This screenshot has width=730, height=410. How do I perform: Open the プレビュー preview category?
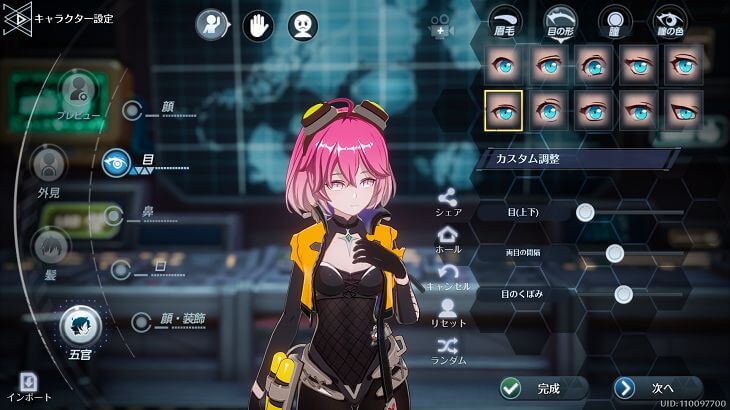point(78,94)
